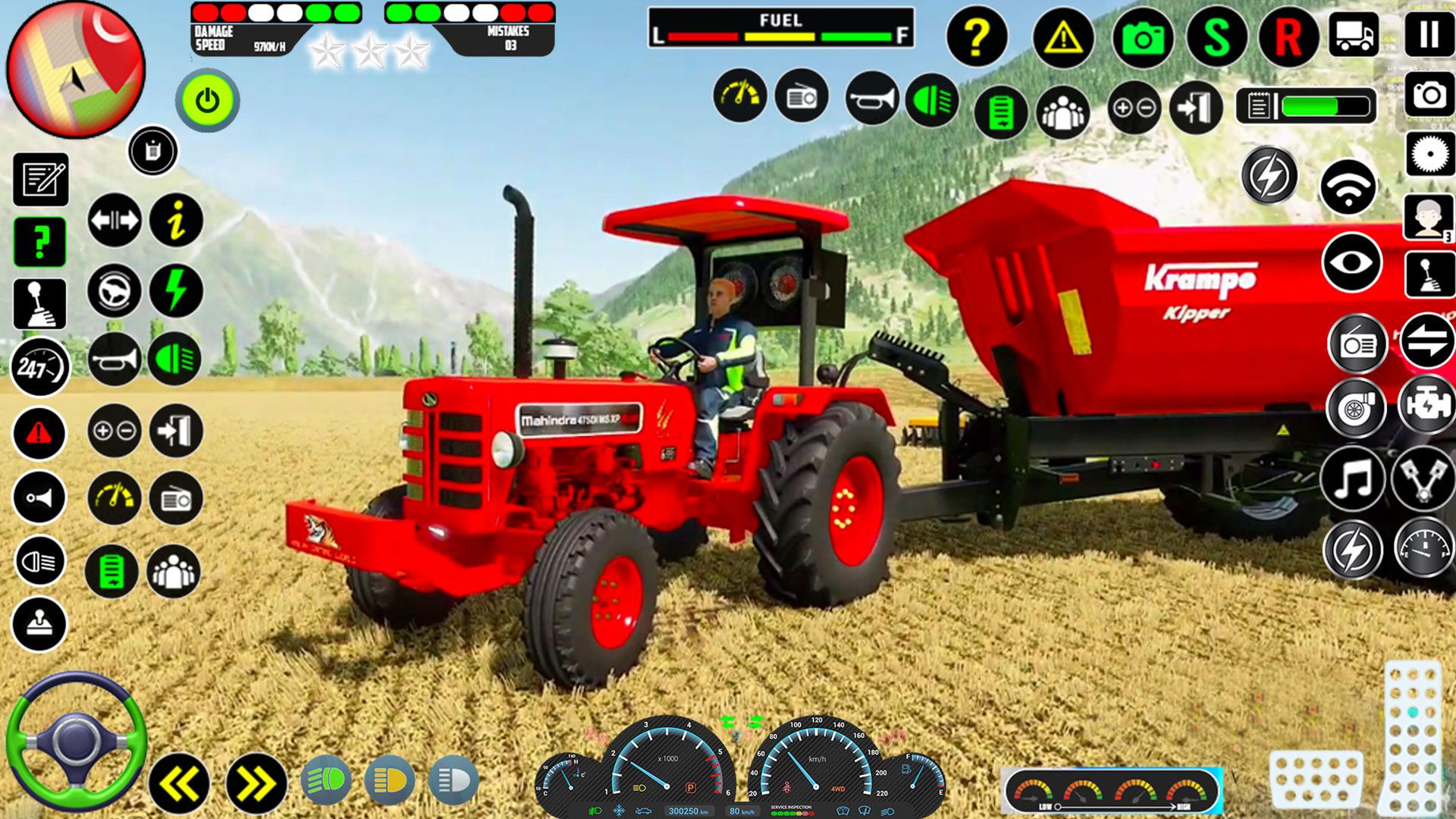This screenshot has width=1456, height=819.
Task: Activate the left turn double-arrow indicator
Action: 179,783
